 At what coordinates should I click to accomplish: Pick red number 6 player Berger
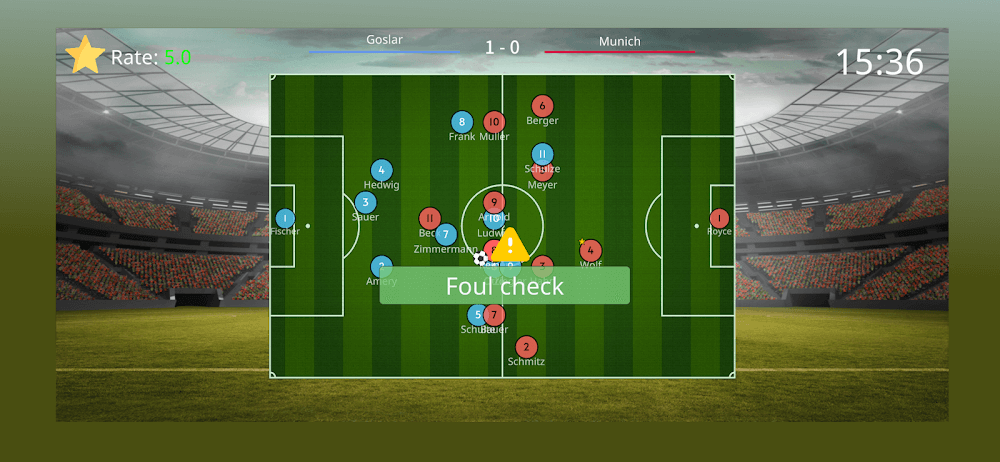(x=542, y=106)
